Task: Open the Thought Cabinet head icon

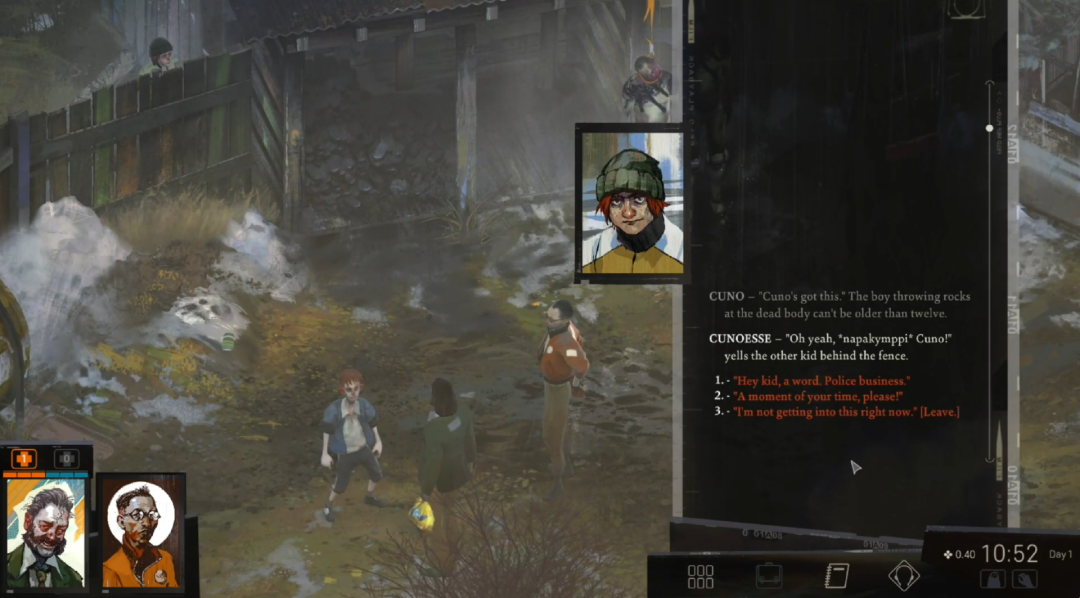Action: (x=904, y=576)
